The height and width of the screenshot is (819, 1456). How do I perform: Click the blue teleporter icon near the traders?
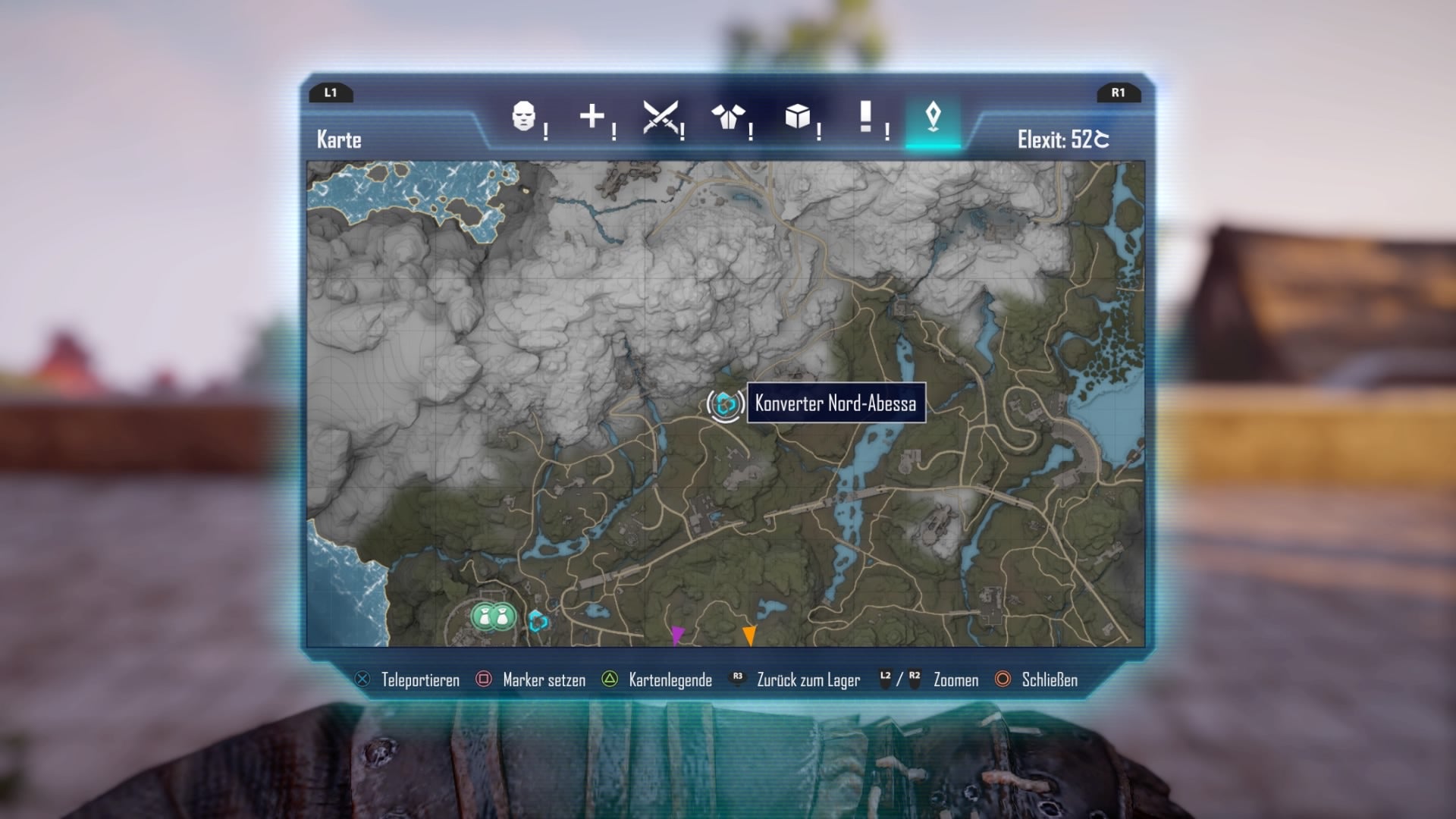click(x=538, y=622)
